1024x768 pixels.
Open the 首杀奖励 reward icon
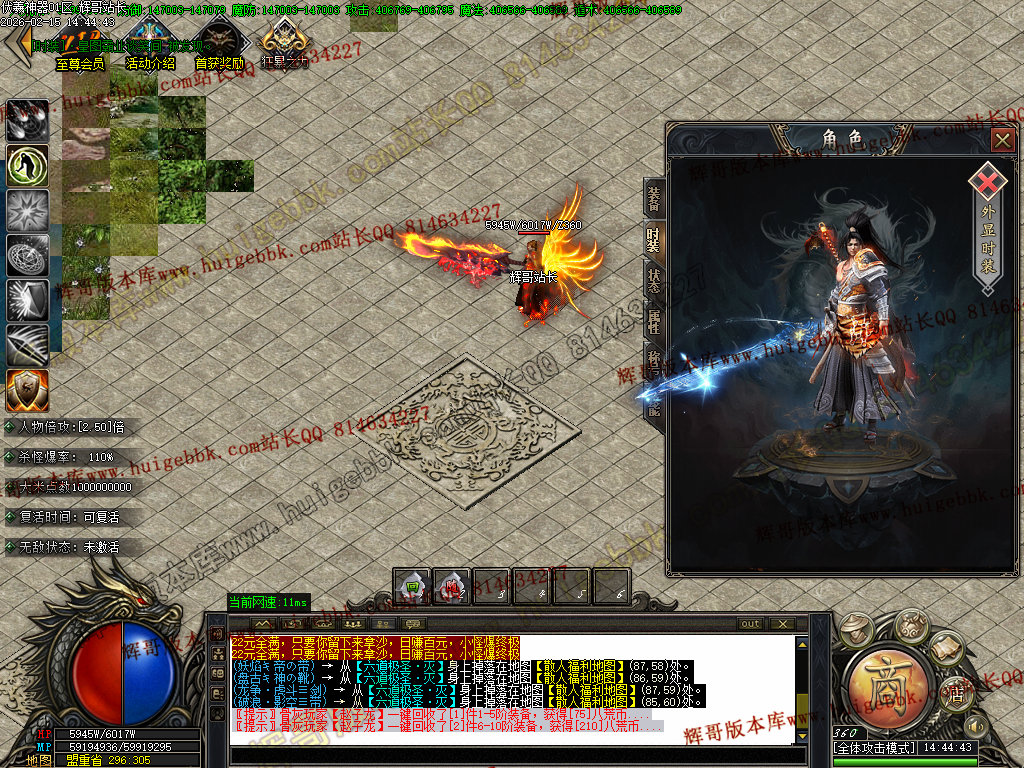click(217, 45)
